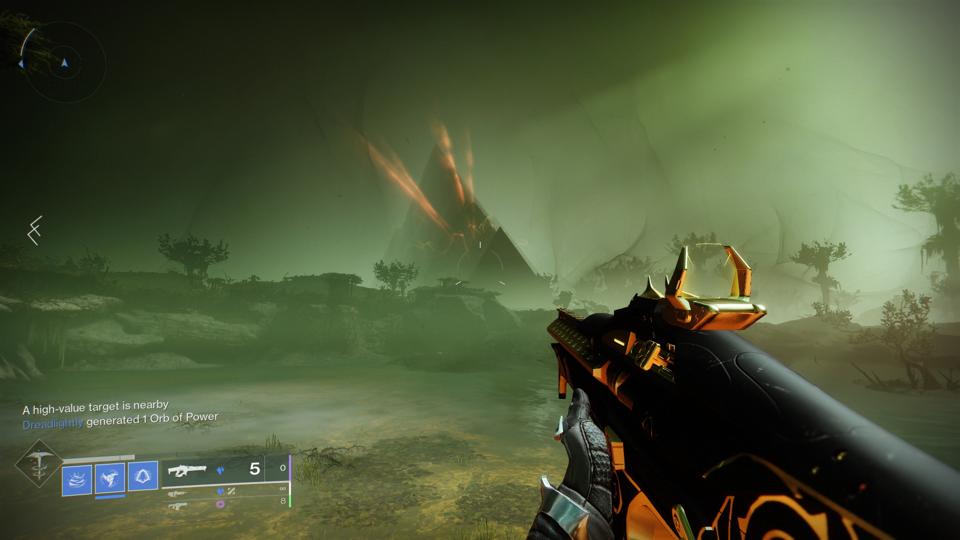Select the super ability diamond emblem

coord(37,464)
